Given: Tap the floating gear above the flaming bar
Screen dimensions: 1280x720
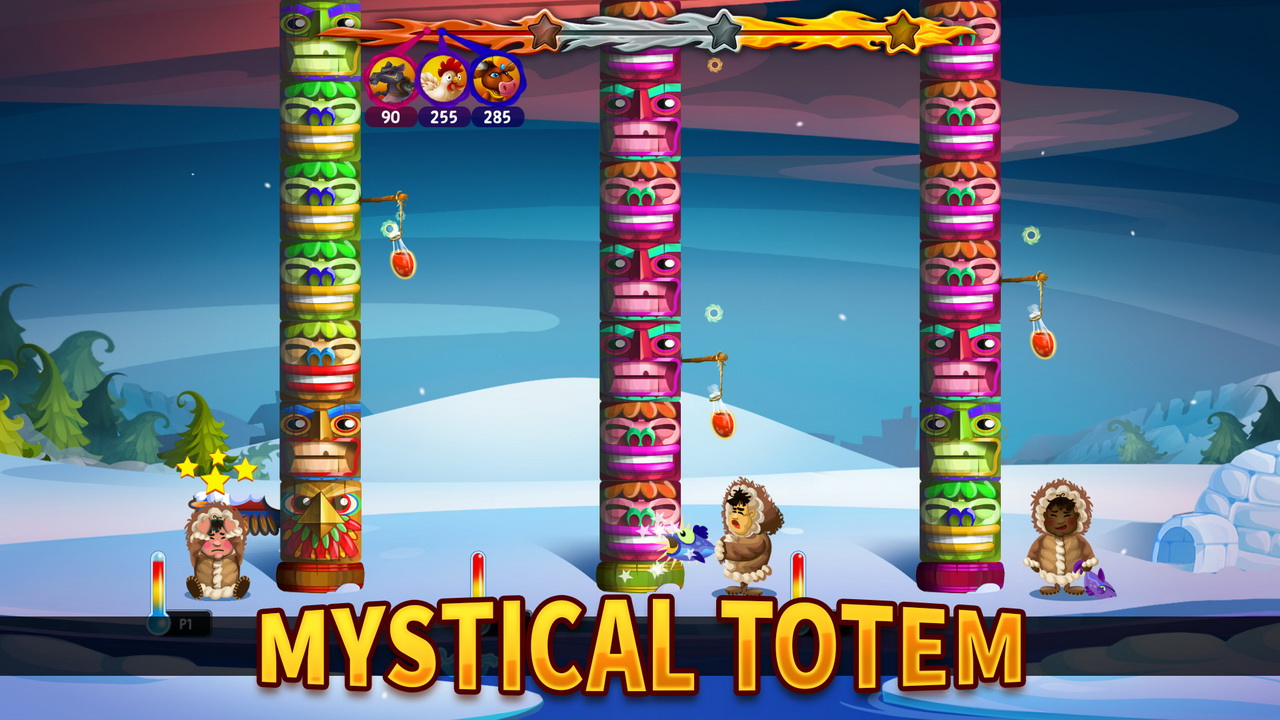Looking at the screenshot, I should (714, 62).
